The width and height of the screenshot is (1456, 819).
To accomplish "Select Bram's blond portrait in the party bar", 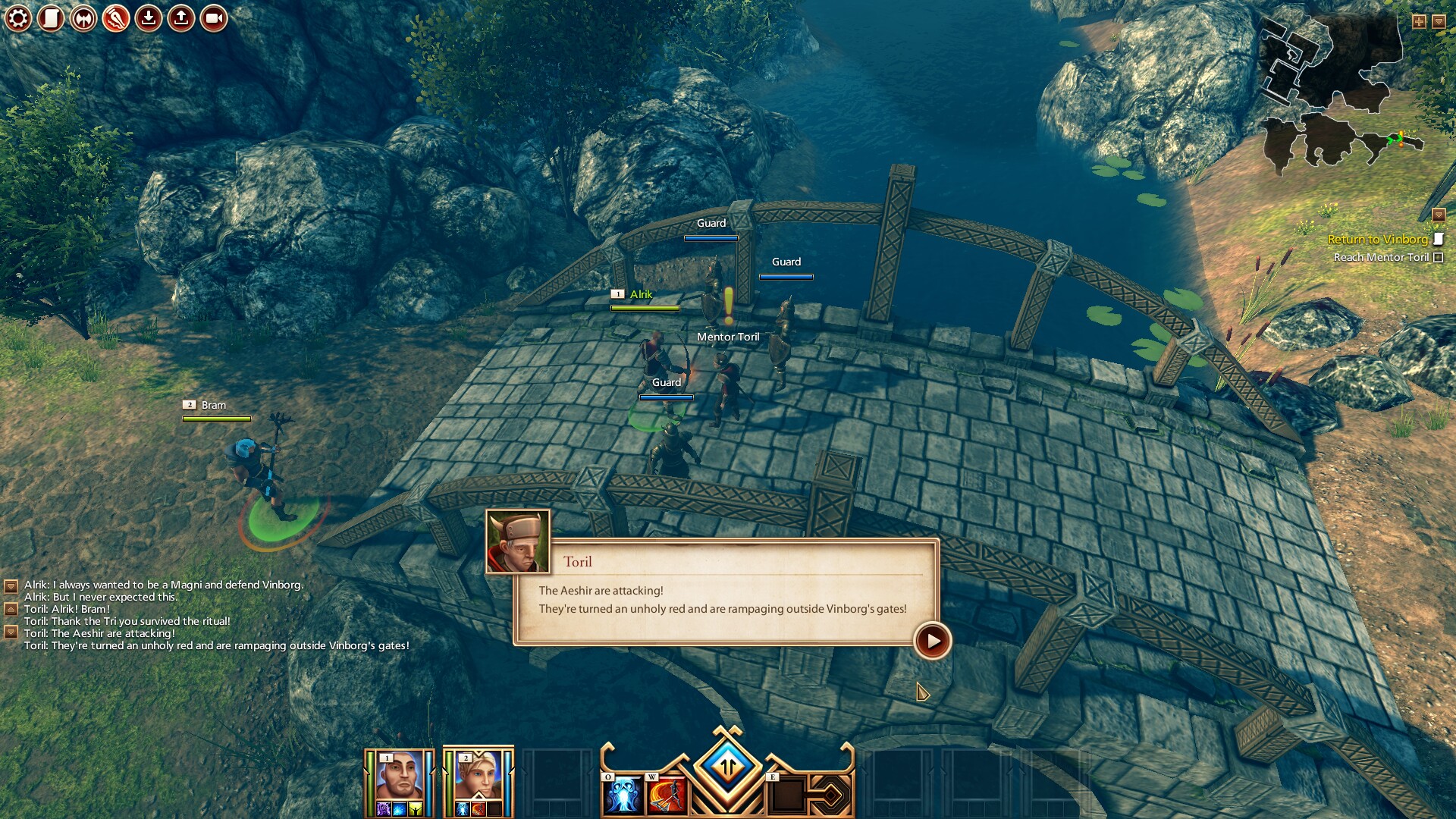I will pyautogui.click(x=478, y=776).
